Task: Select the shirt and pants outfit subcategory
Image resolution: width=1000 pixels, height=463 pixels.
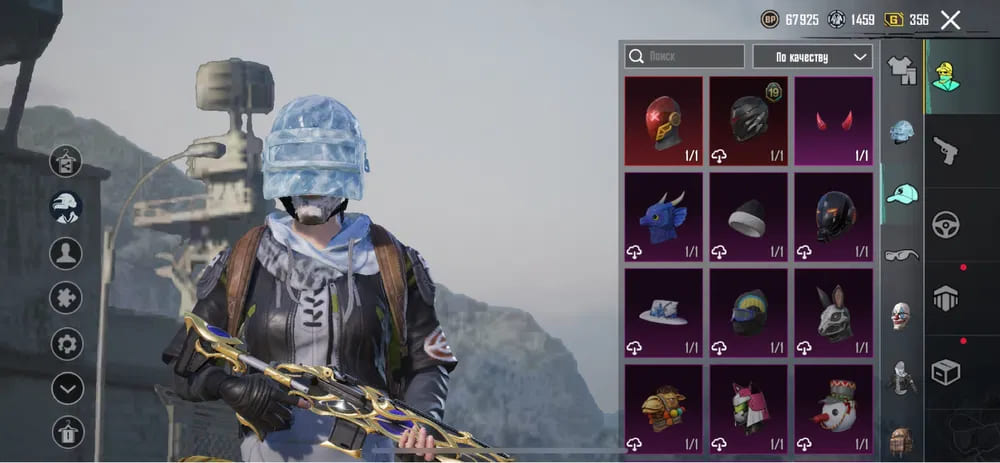Action: pyautogui.click(x=902, y=70)
